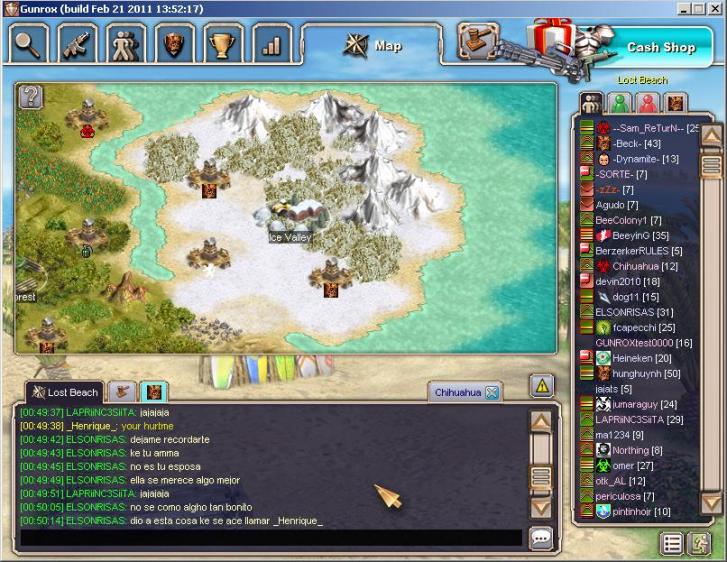Open the magnifying glass search tab
Image resolution: width=727 pixels, height=562 pixels.
[30, 44]
